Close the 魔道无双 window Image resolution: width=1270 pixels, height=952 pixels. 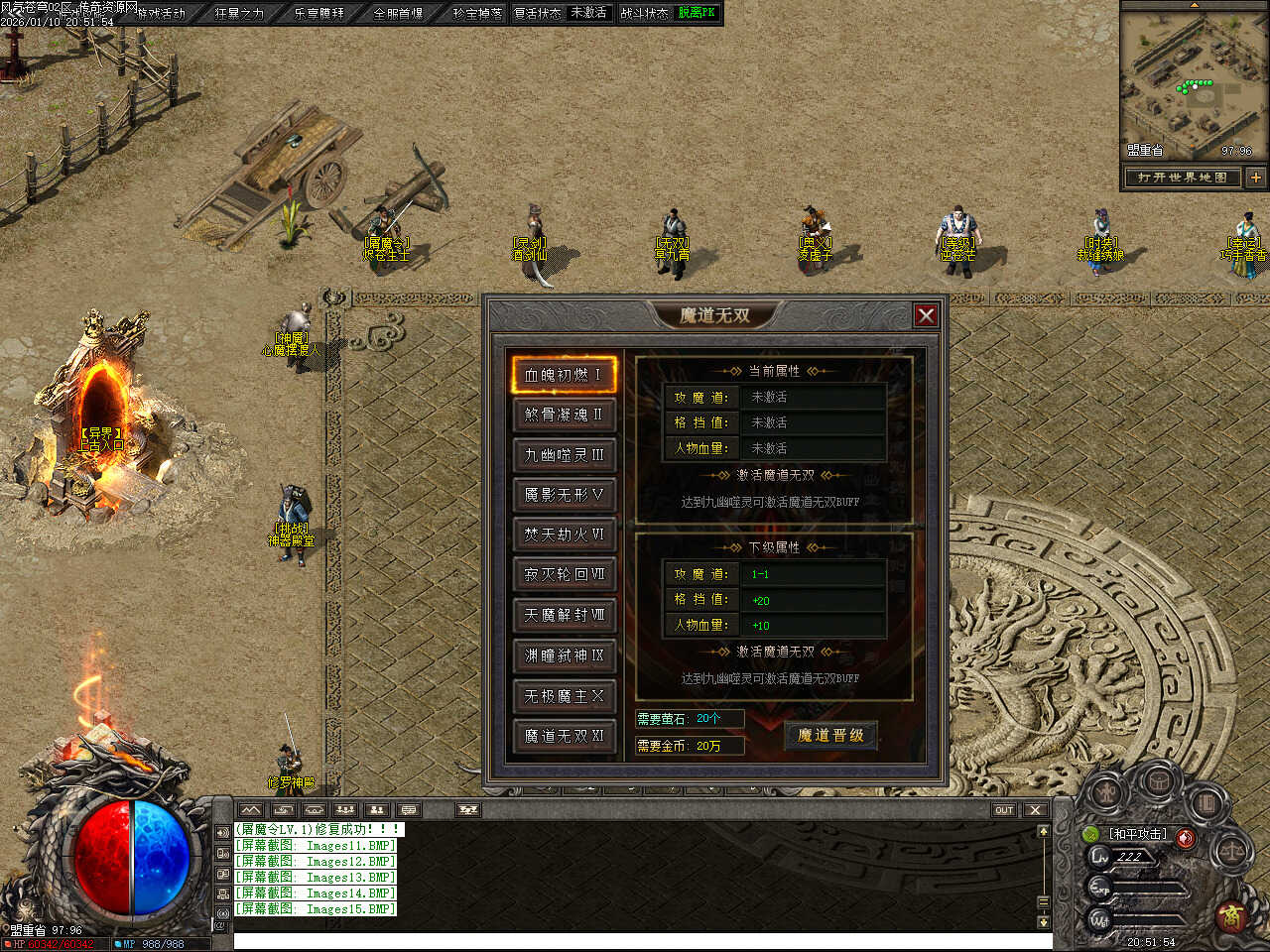[x=926, y=315]
